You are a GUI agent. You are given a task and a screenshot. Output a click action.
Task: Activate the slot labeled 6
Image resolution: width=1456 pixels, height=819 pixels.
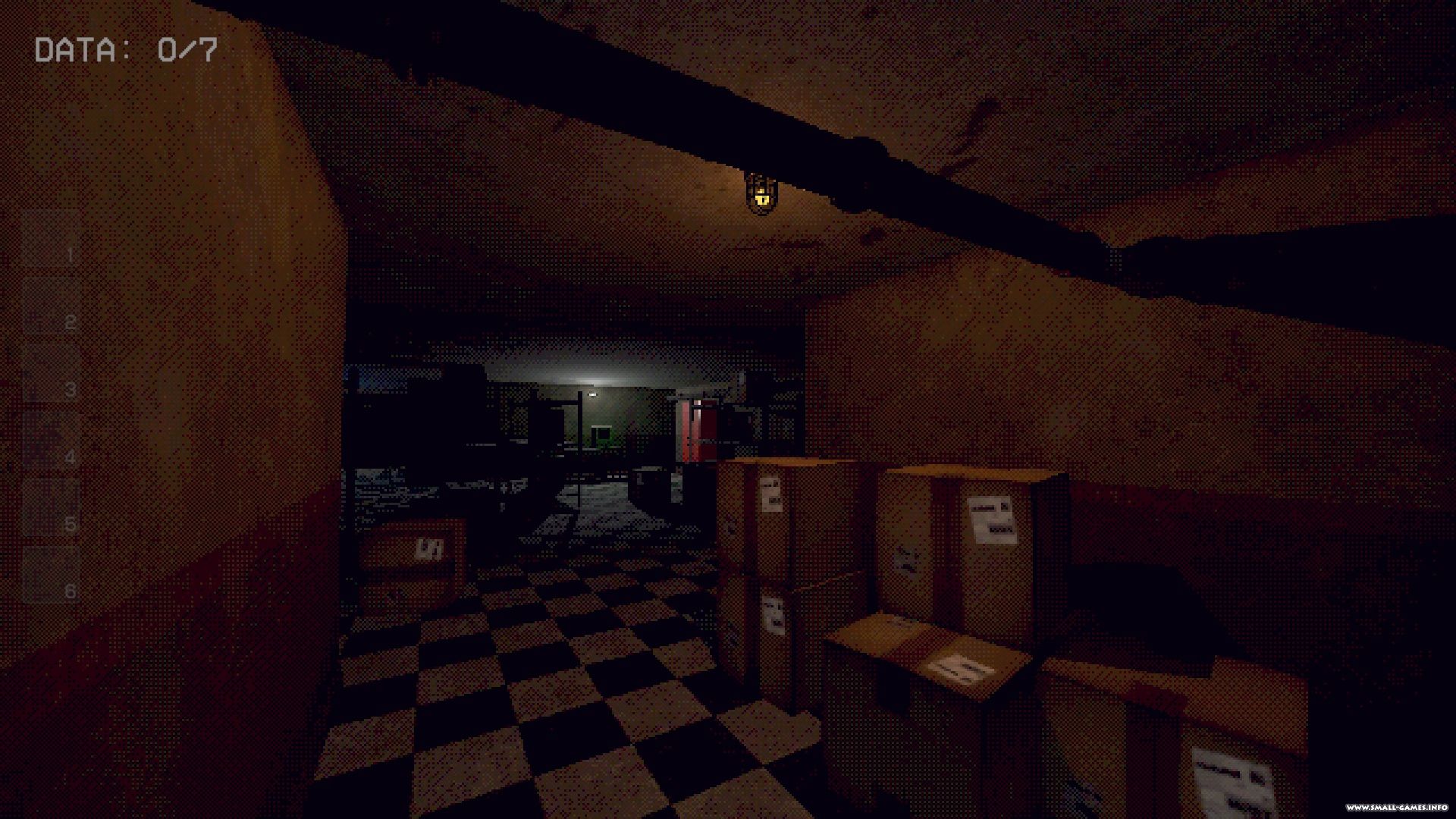[x=52, y=575]
